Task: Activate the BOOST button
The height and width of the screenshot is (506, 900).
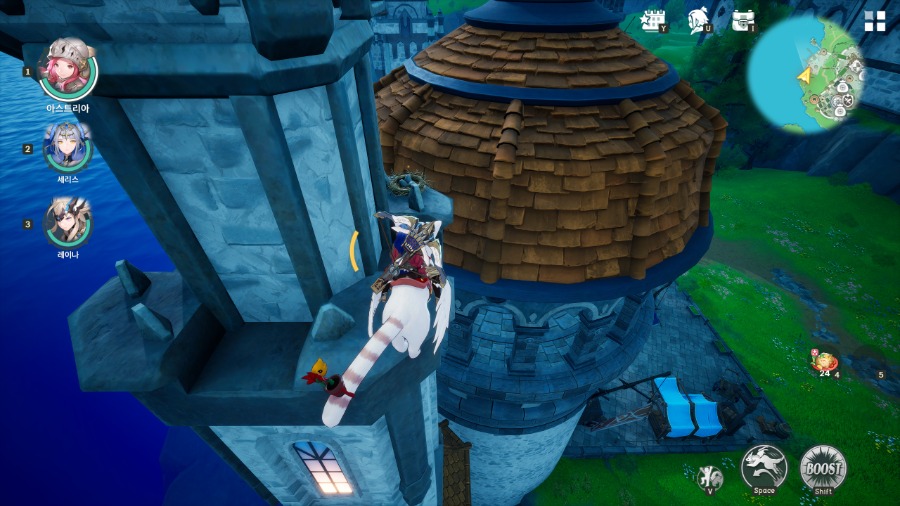Action: pyautogui.click(x=823, y=467)
